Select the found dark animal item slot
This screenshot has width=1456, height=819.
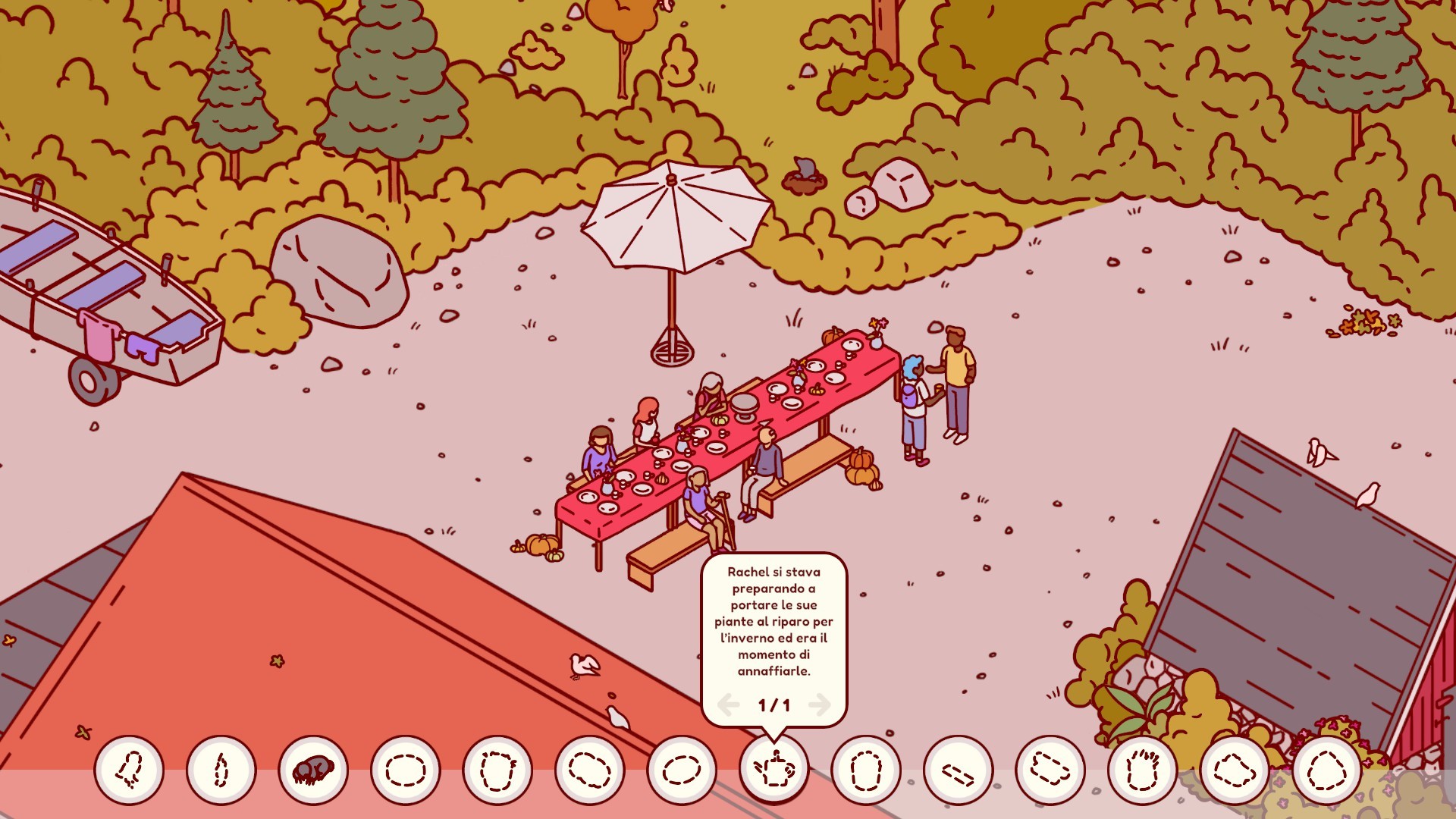tap(313, 770)
